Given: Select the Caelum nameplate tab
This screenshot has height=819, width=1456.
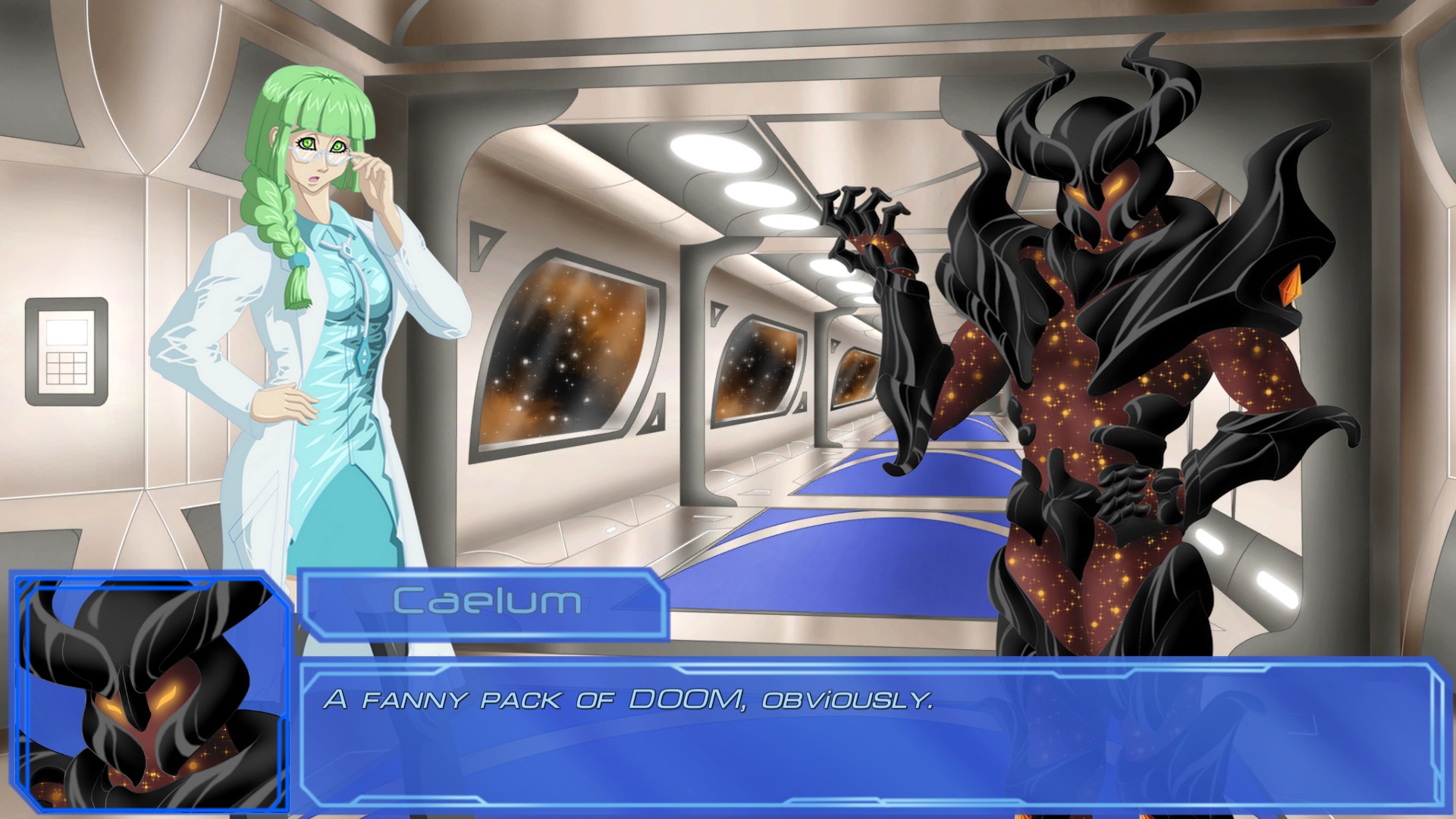Looking at the screenshot, I should coord(485,603).
